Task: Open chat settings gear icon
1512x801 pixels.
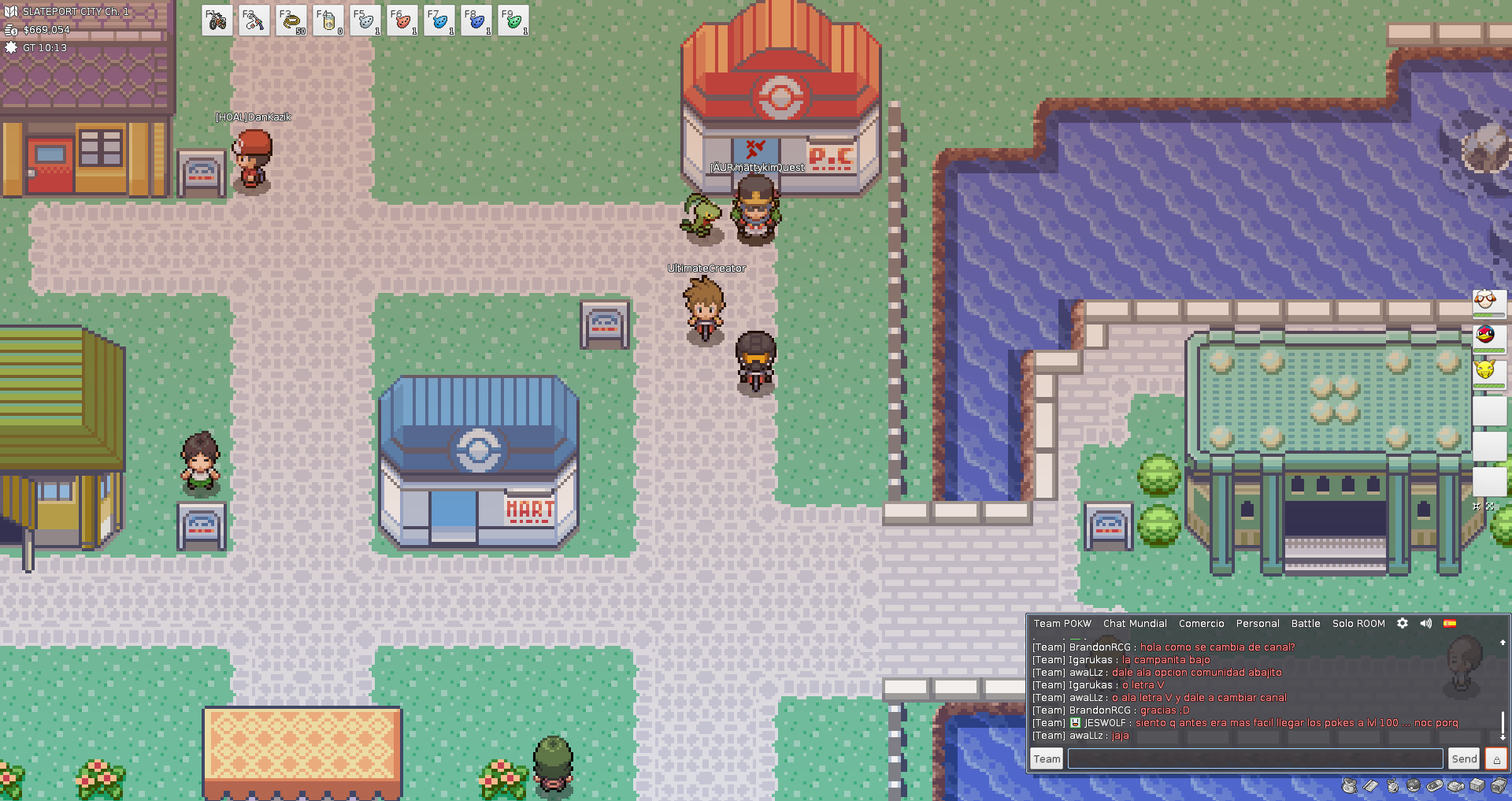Action: point(1402,623)
